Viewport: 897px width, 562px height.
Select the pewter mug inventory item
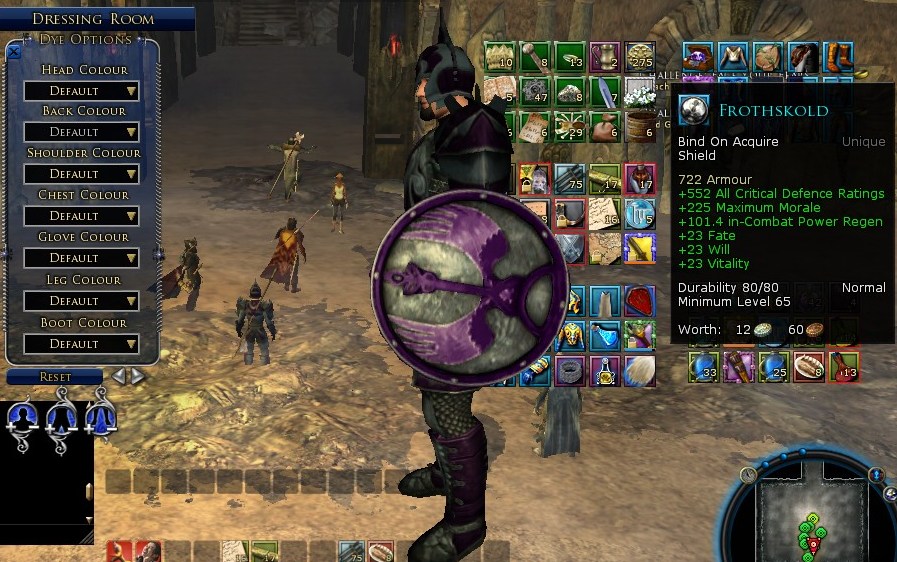coord(605,57)
